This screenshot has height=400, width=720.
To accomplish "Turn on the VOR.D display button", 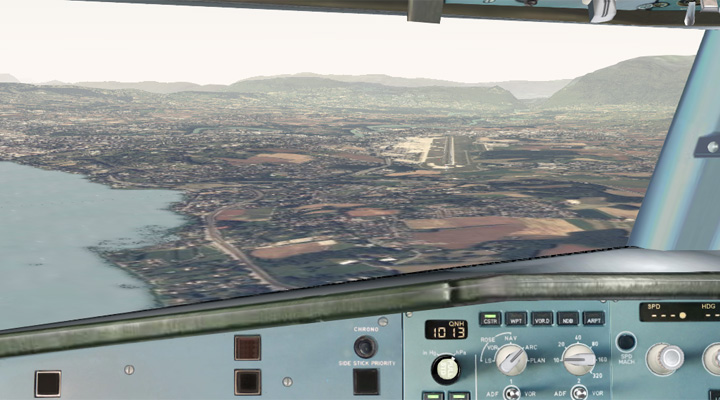I will (x=542, y=320).
